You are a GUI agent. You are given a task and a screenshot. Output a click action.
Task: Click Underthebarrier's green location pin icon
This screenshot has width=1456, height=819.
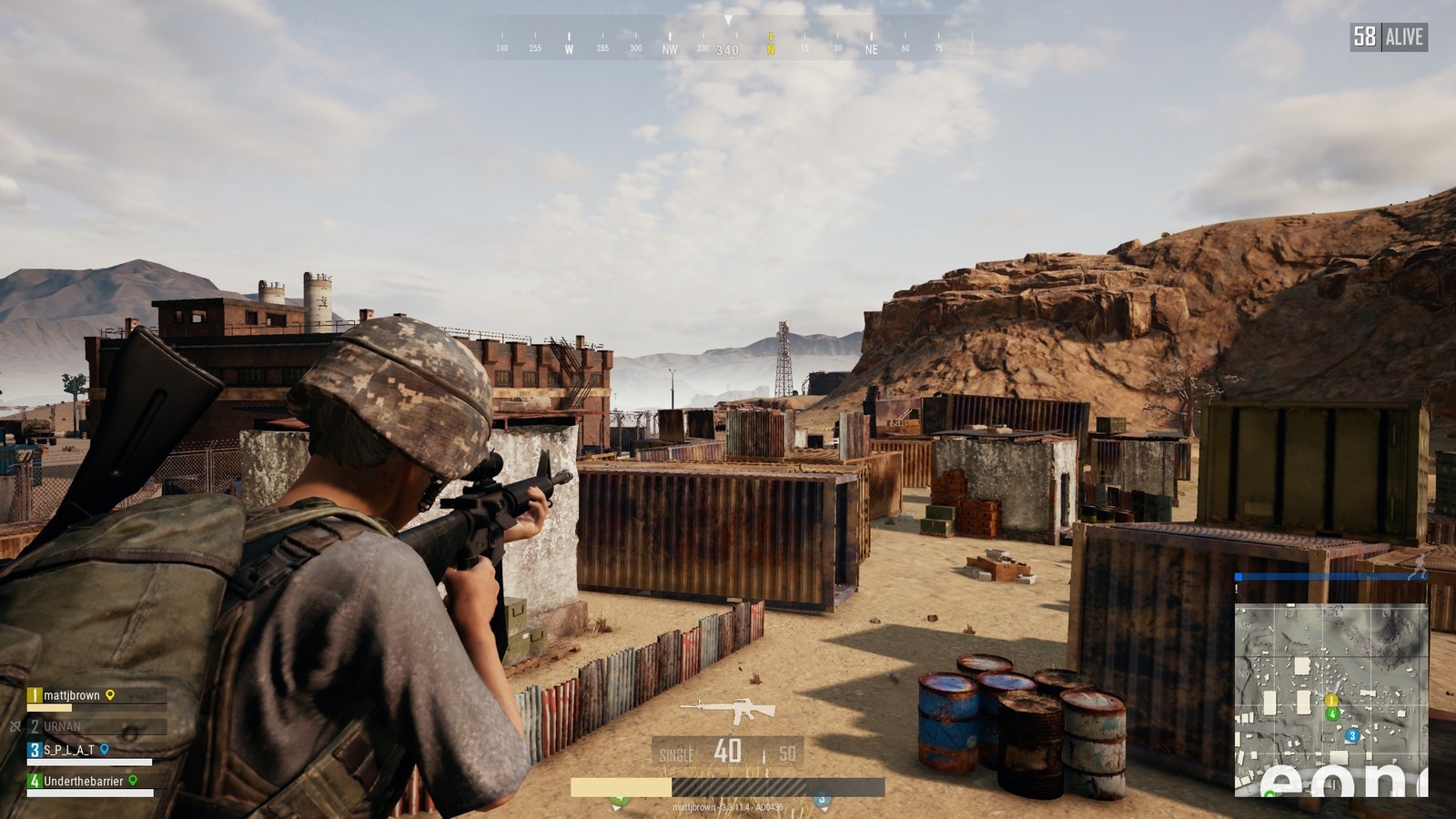point(133,781)
